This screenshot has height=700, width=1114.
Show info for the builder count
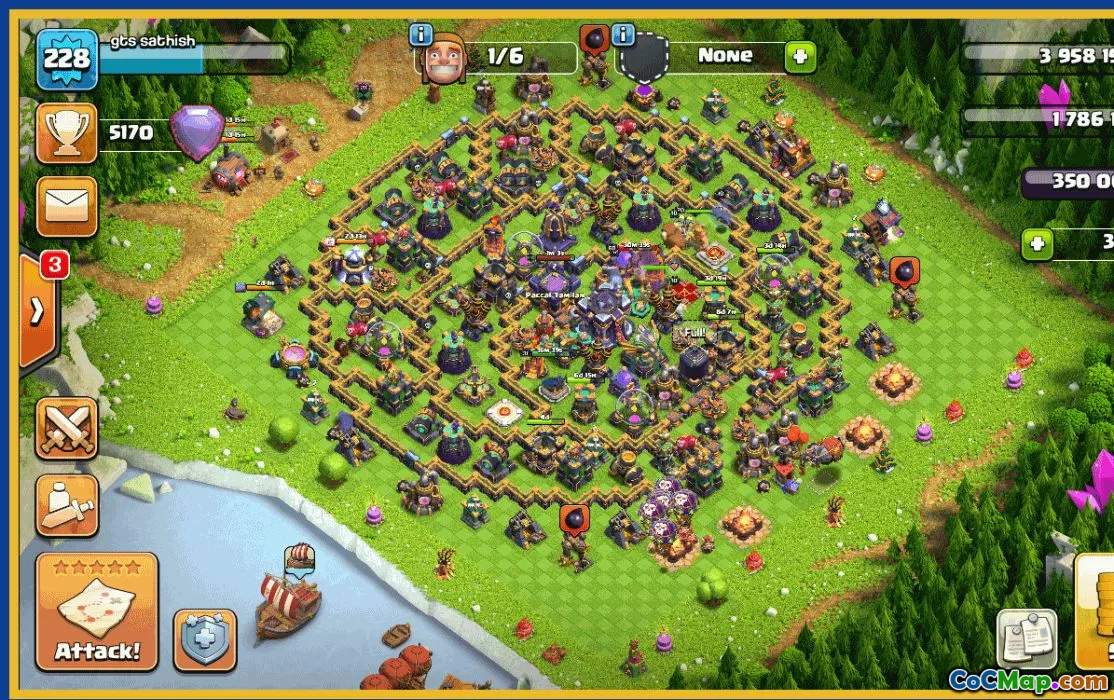pyautogui.click(x=421, y=36)
